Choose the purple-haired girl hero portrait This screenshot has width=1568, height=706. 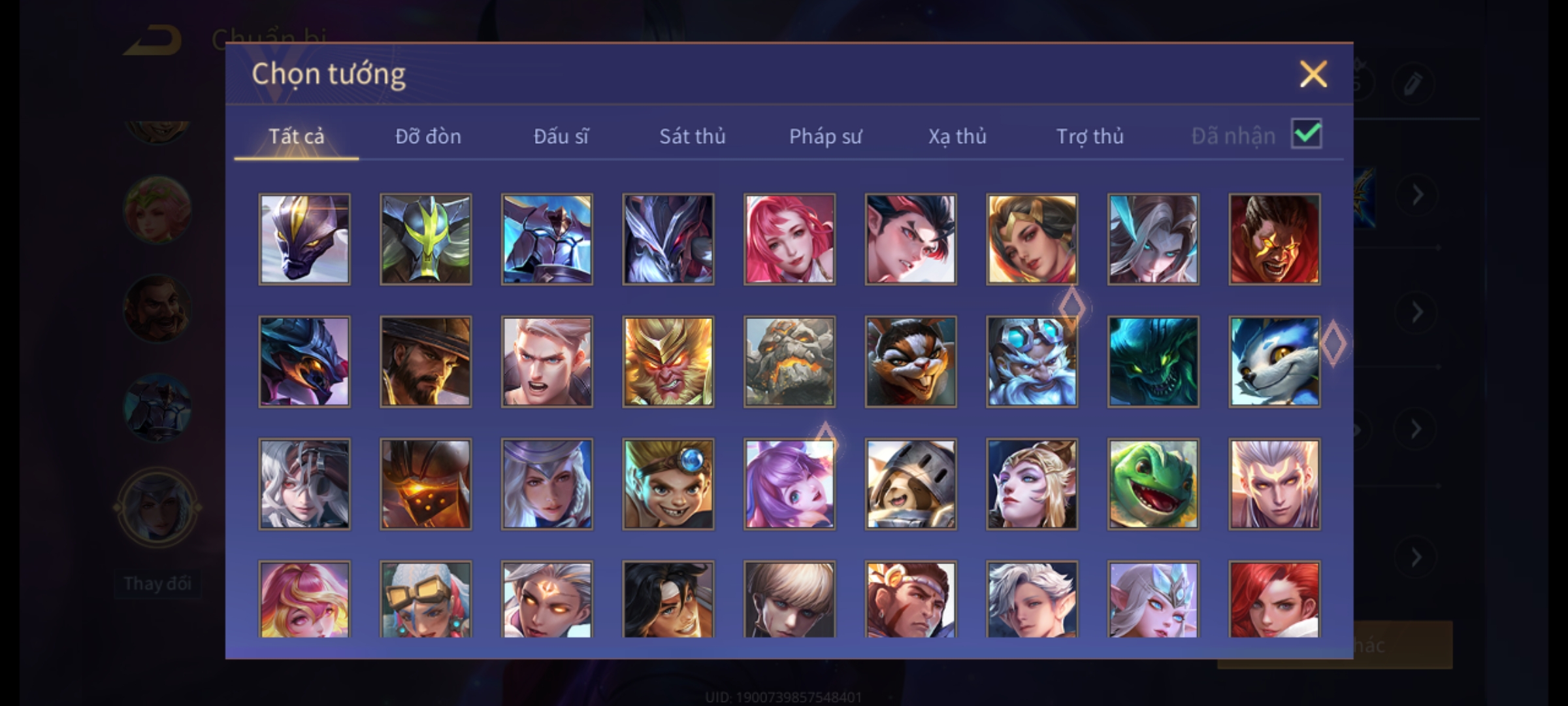point(789,484)
